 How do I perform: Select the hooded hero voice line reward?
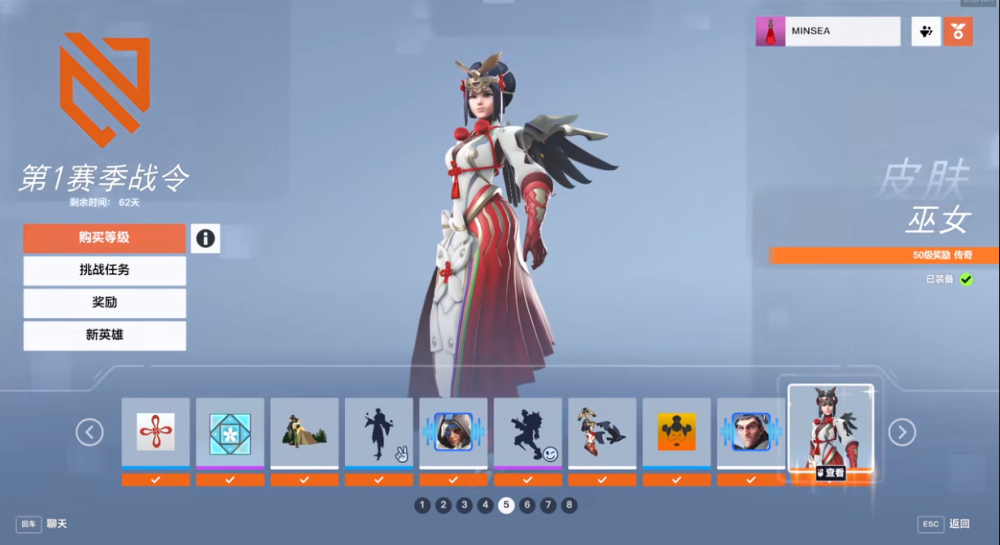[453, 432]
